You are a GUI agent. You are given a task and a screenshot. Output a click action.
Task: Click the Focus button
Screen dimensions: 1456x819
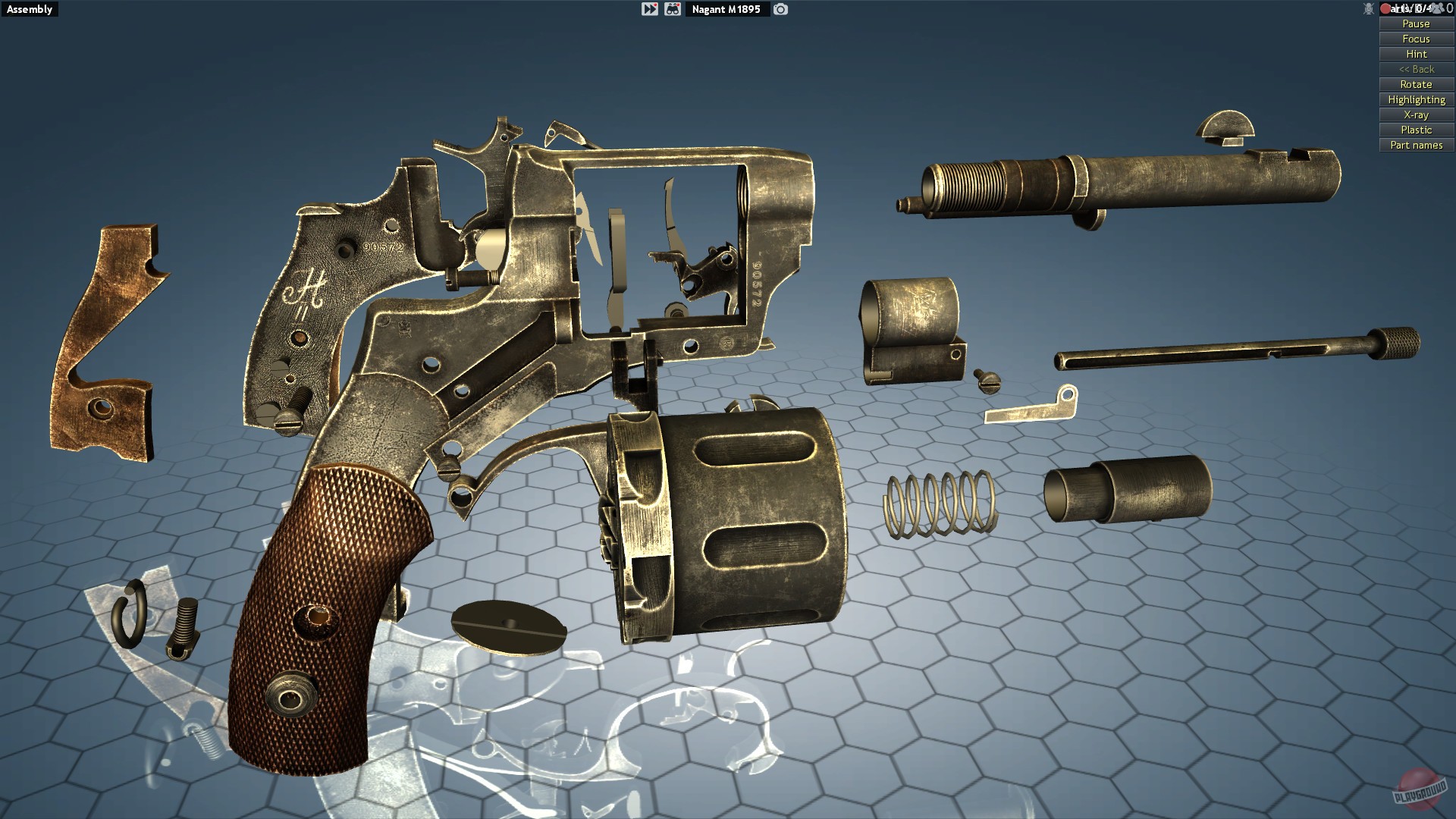1415,39
